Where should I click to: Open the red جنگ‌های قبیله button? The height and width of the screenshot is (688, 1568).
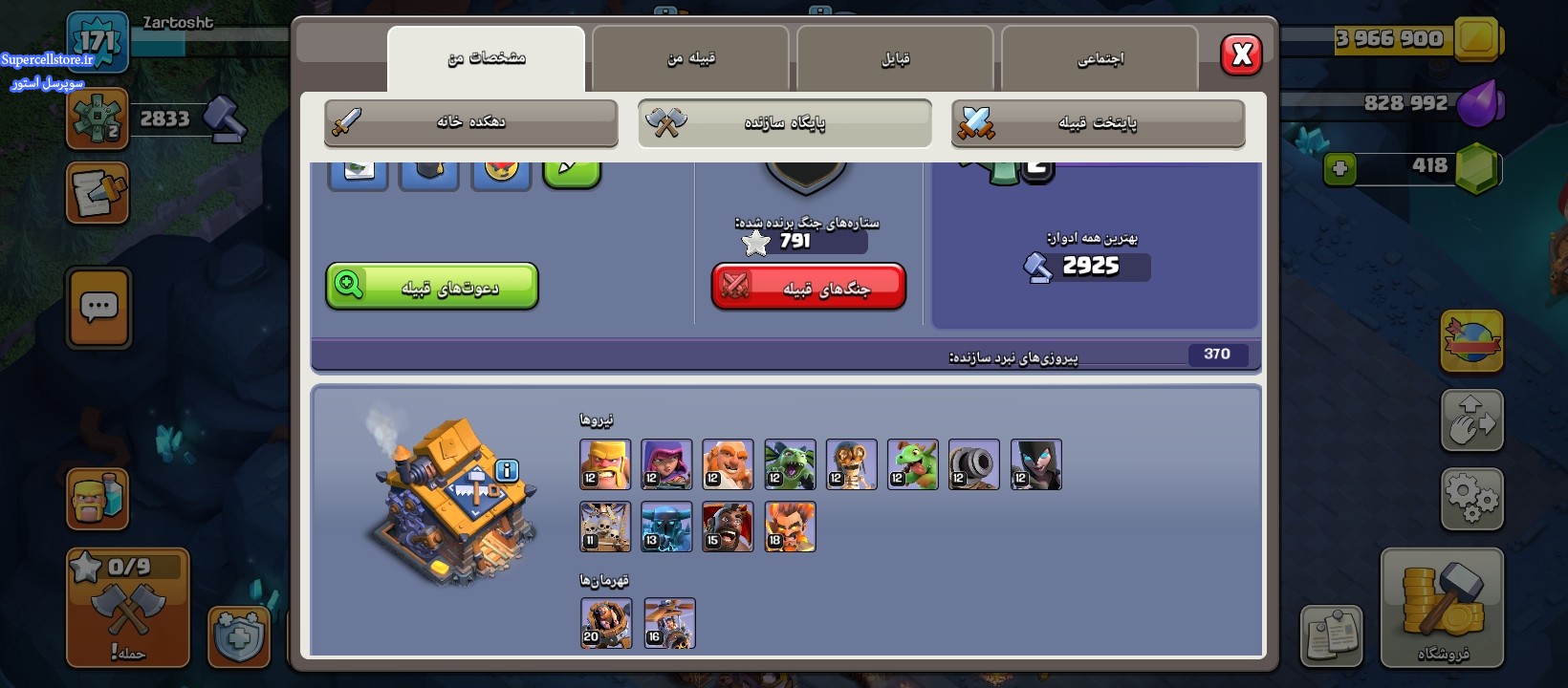point(809,287)
